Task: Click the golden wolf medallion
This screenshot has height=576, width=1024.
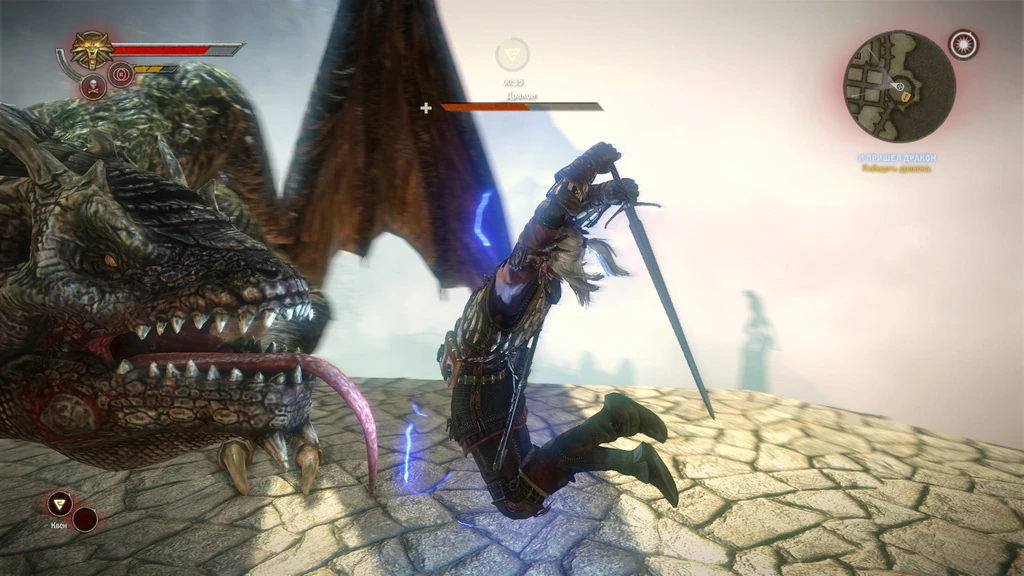Action: pos(92,50)
